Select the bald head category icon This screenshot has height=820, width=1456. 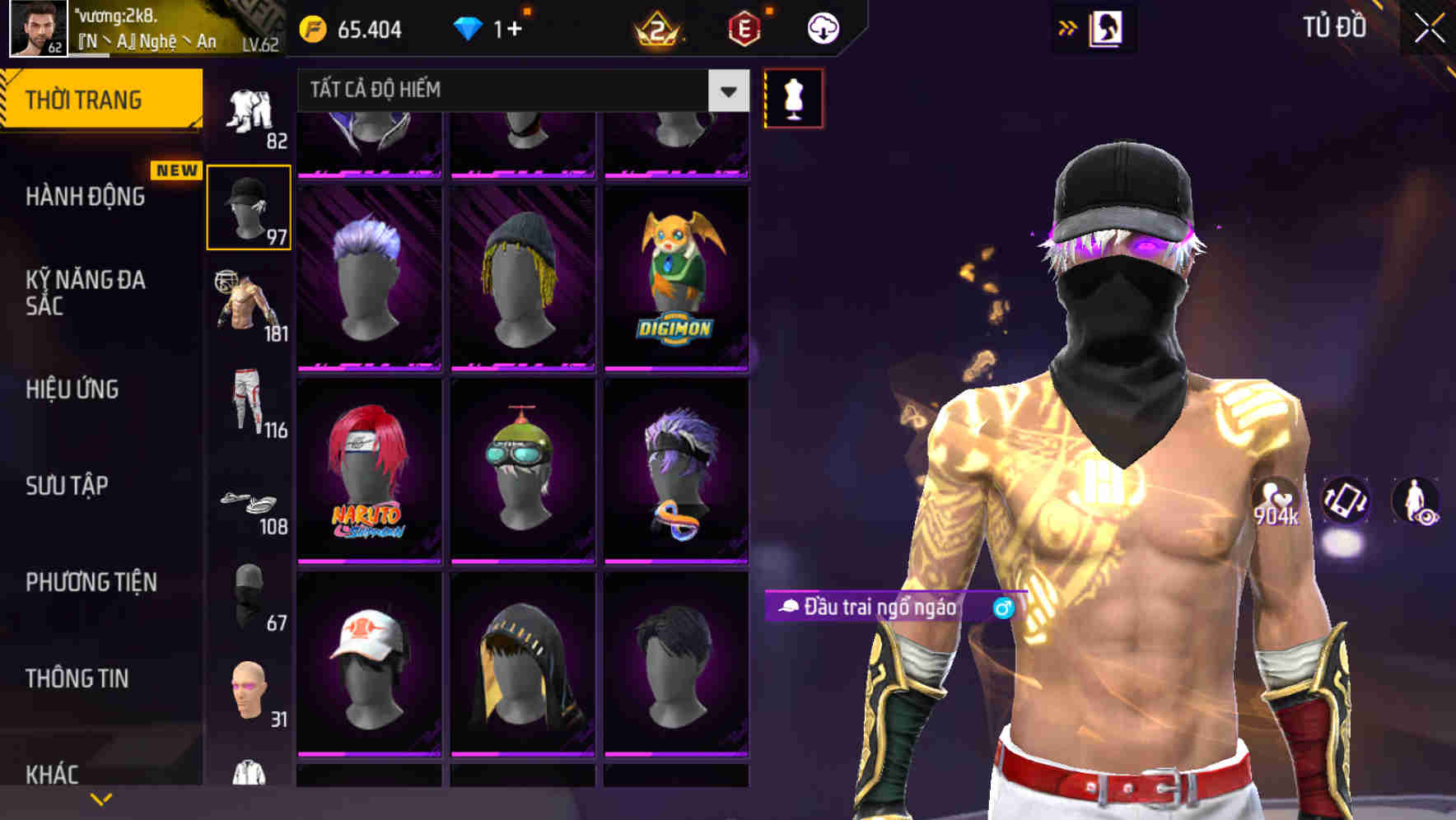tap(249, 692)
